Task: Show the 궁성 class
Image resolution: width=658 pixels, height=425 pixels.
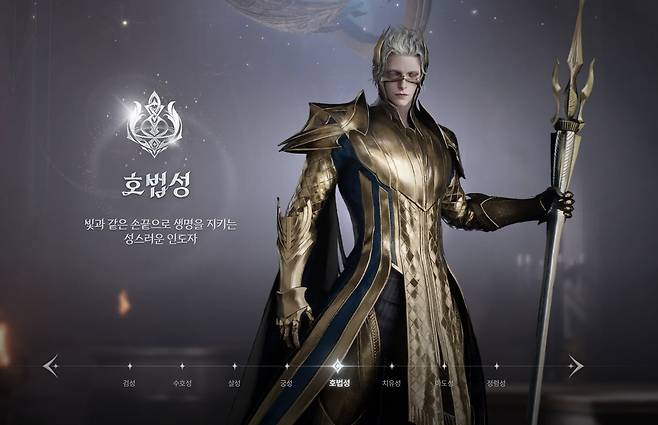Action: click(286, 383)
